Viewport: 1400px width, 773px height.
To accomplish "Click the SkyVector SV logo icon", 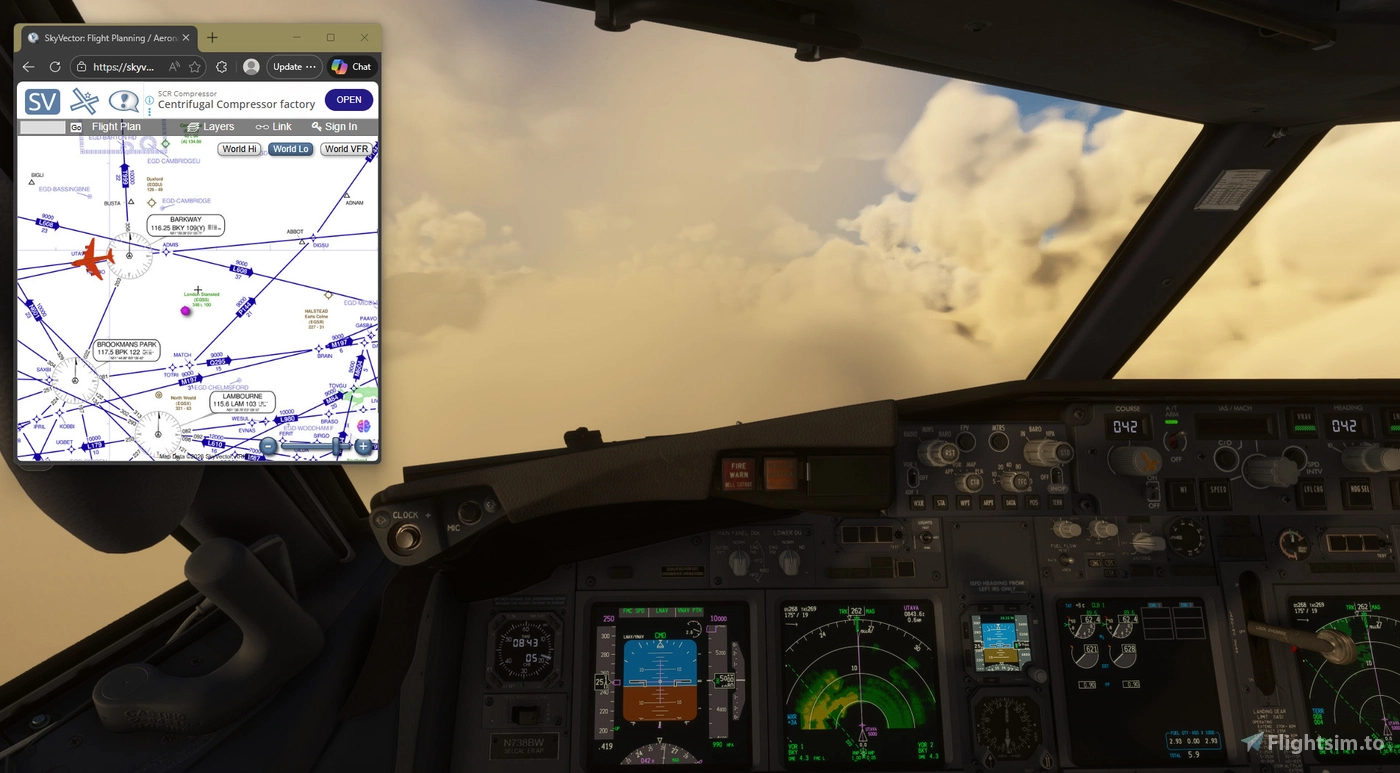I will coord(41,101).
